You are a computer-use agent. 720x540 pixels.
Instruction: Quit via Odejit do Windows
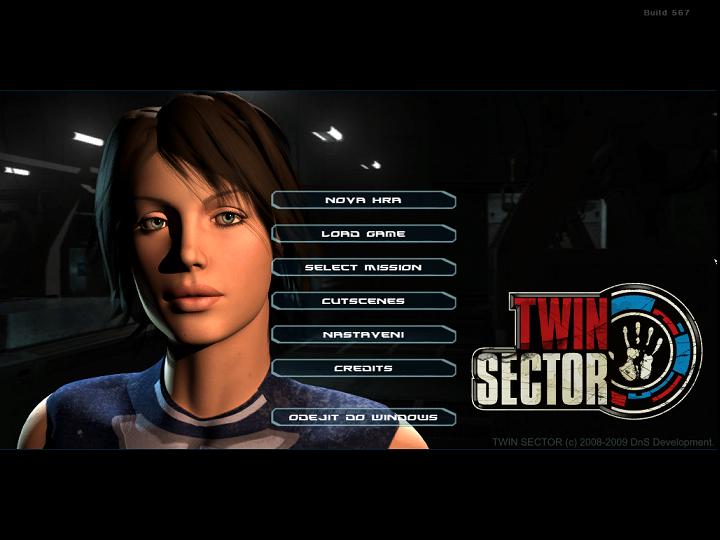363,417
